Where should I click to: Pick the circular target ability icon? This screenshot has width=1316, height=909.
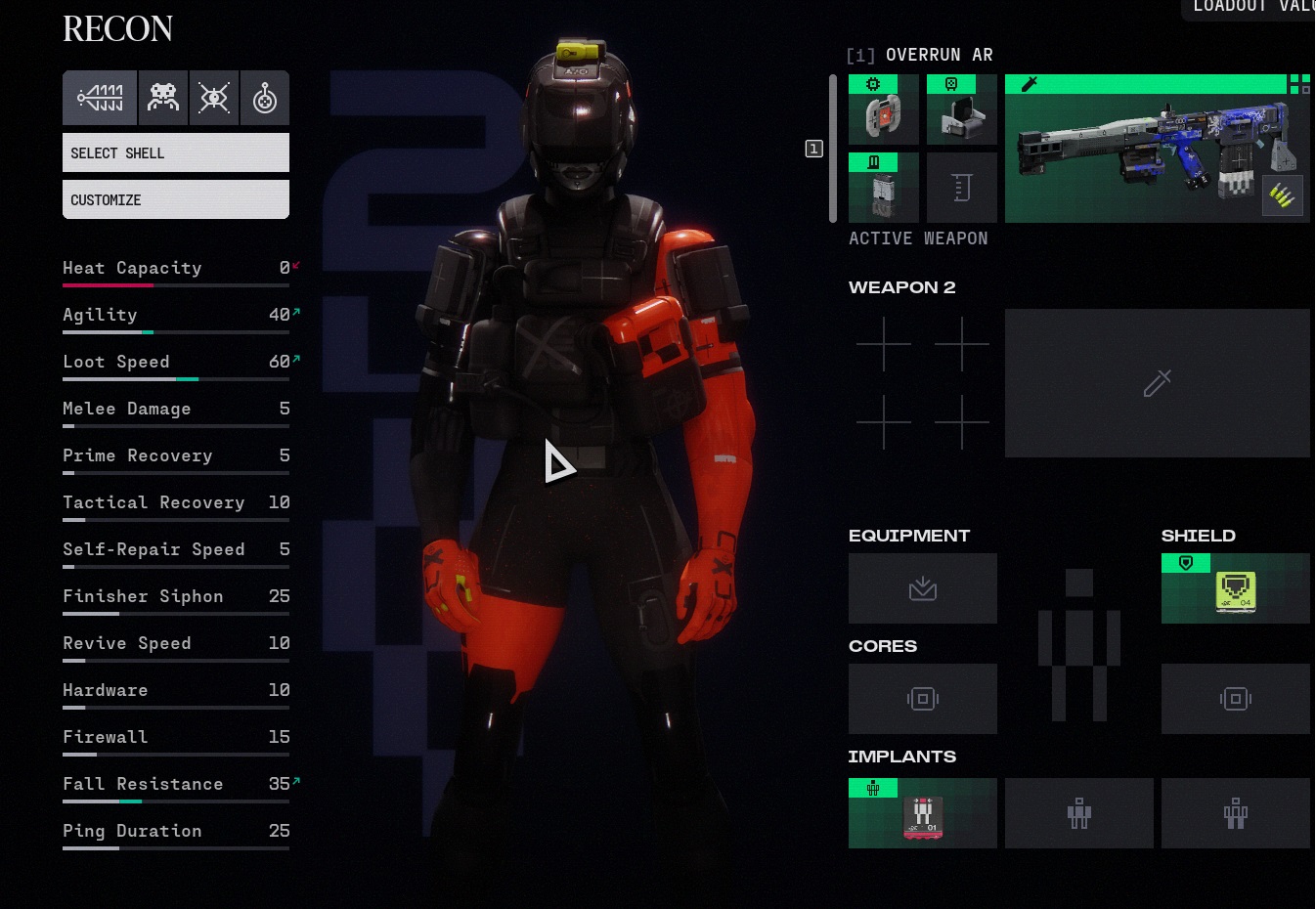point(265,98)
